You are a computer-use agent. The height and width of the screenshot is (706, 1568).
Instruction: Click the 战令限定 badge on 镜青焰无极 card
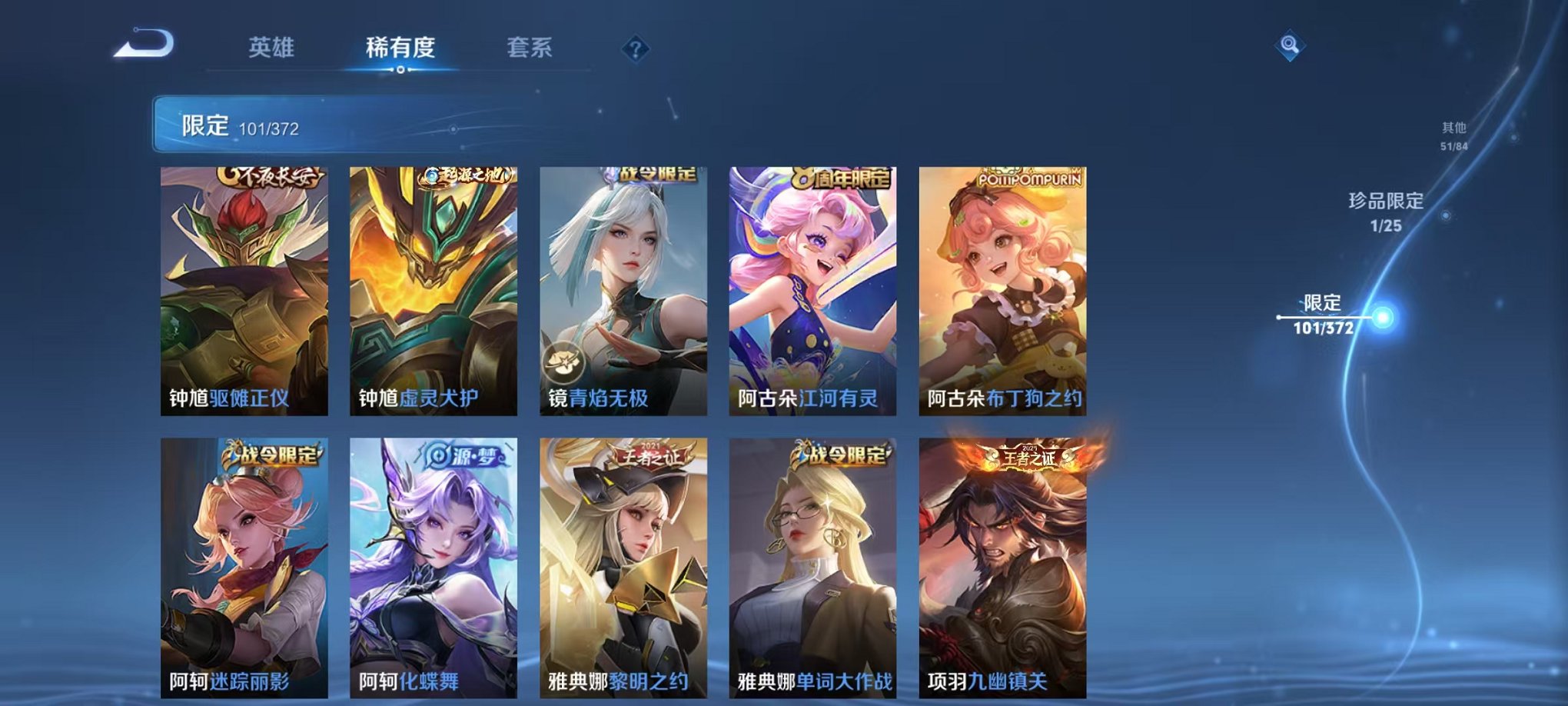tap(657, 175)
